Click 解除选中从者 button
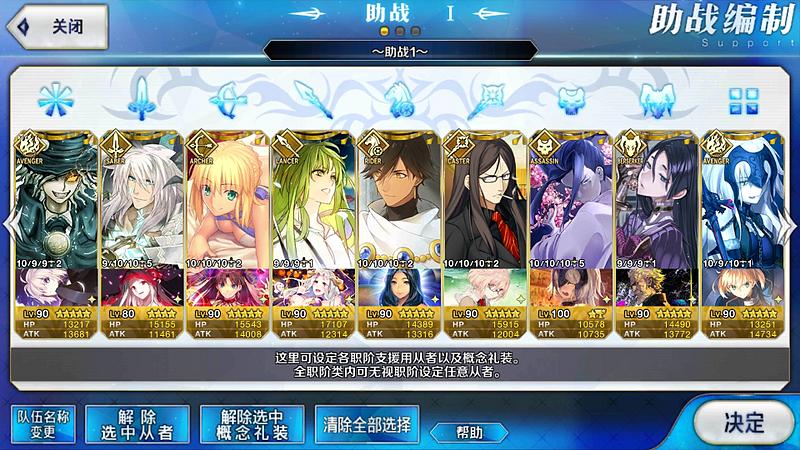 [x=137, y=423]
